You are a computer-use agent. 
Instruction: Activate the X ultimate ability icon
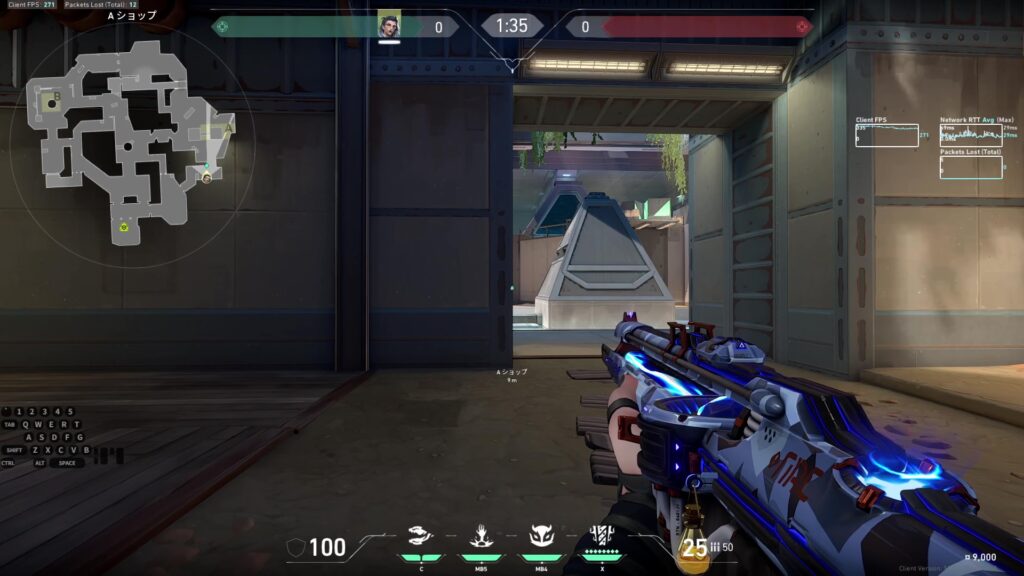click(x=601, y=535)
